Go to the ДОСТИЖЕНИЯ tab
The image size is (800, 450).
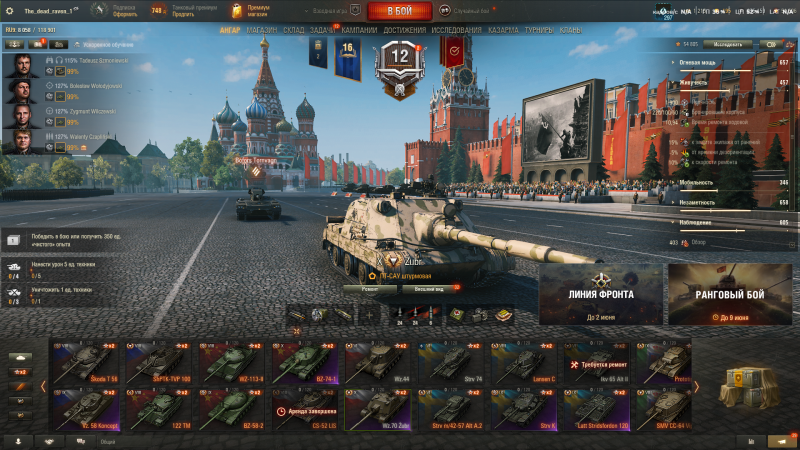coord(404,30)
